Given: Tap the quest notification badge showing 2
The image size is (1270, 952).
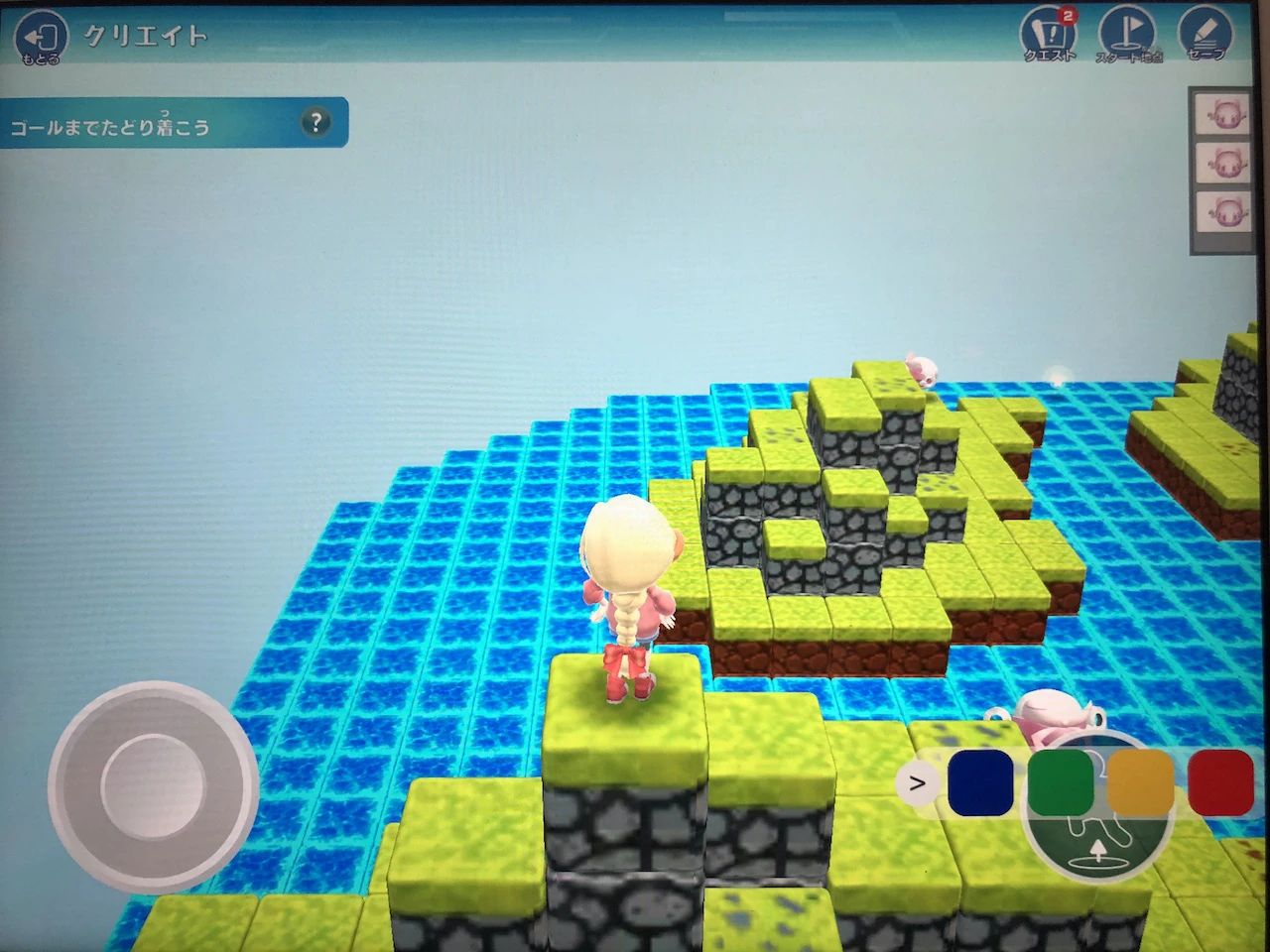Looking at the screenshot, I should click(x=1070, y=15).
